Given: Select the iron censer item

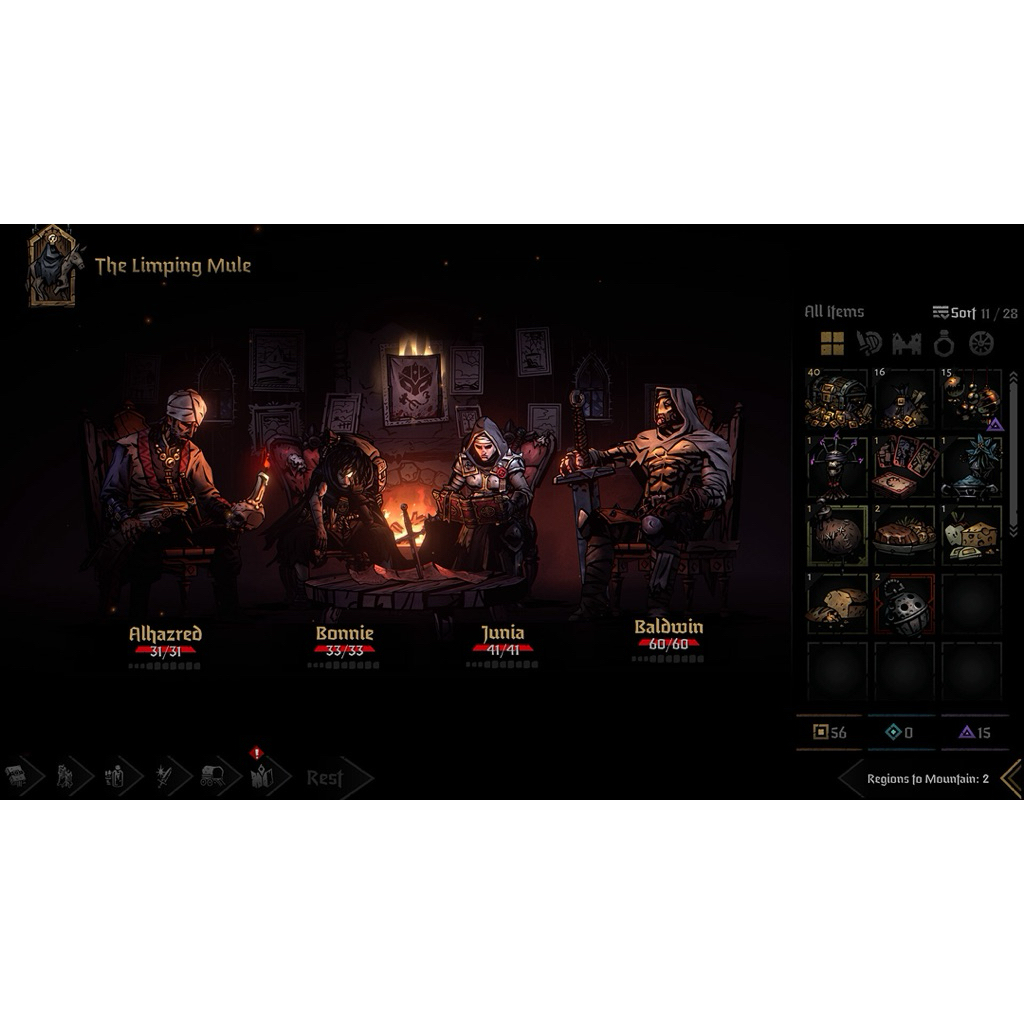Looking at the screenshot, I should click(905, 604).
